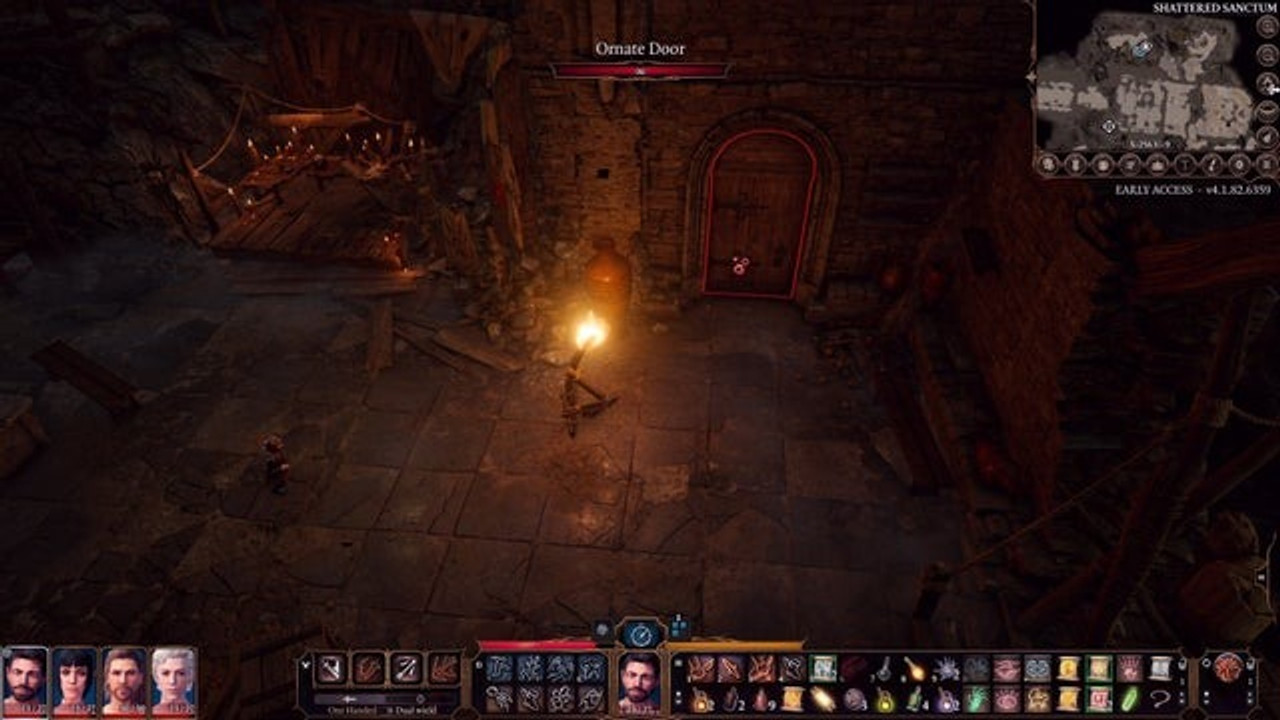Click the active character portrait in hotbar
Screen dimensions: 1280x720
click(x=639, y=678)
